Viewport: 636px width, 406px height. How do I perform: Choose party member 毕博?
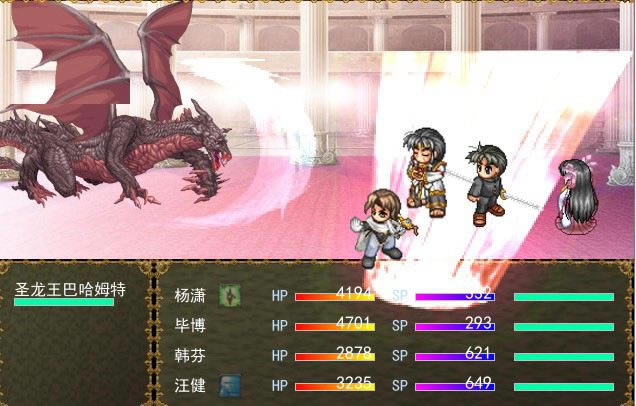pyautogui.click(x=190, y=325)
